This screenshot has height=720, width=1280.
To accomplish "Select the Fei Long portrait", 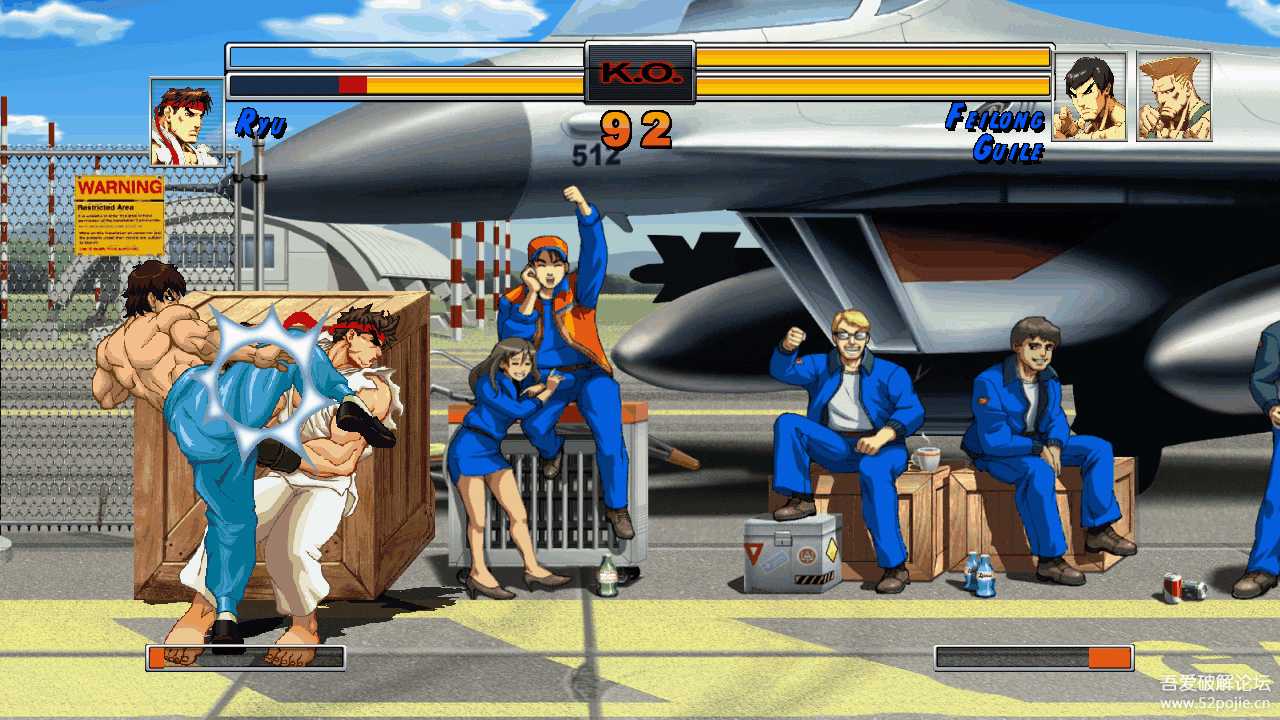I will [1089, 97].
